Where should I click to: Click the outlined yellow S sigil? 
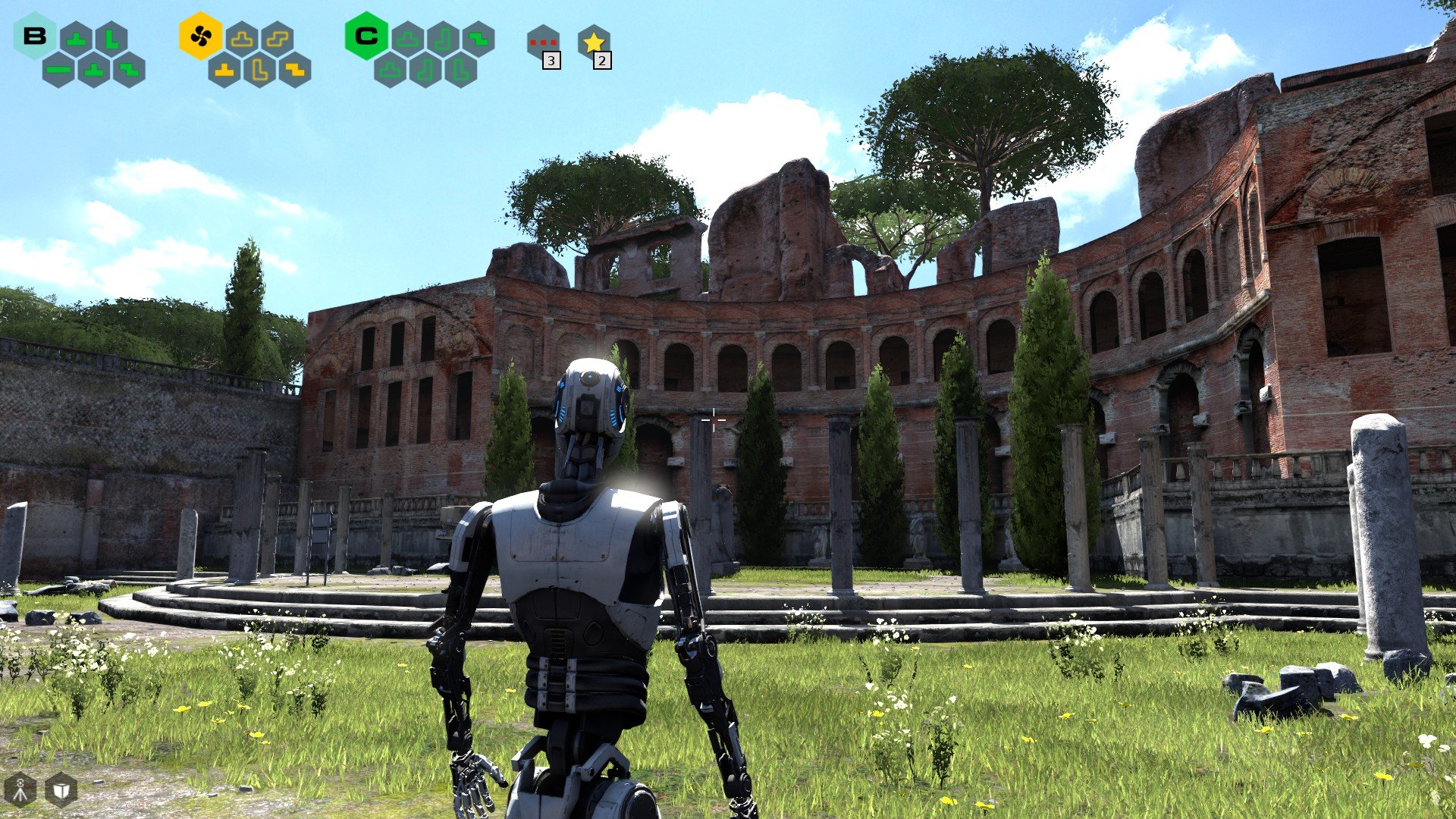pos(277,39)
